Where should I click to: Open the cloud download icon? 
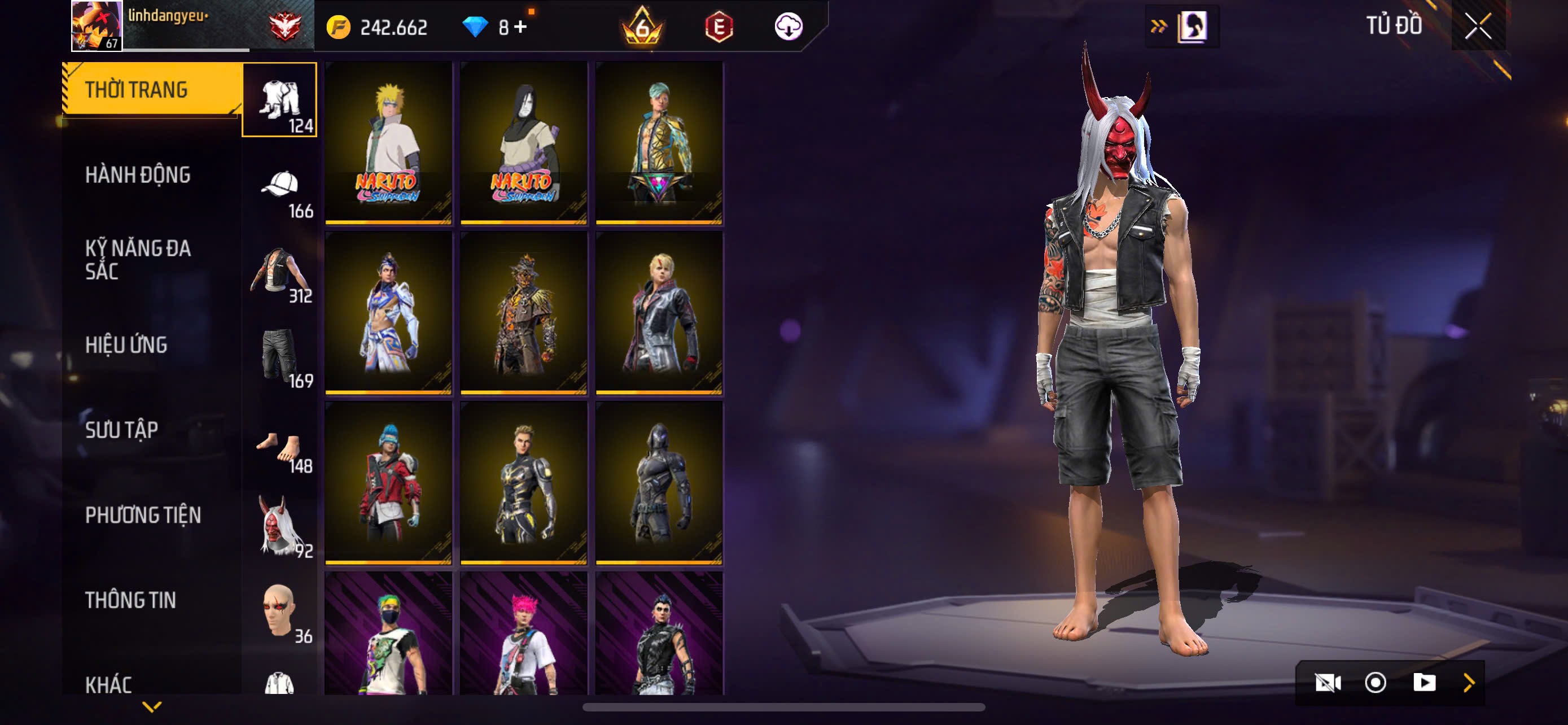pyautogui.click(x=789, y=27)
